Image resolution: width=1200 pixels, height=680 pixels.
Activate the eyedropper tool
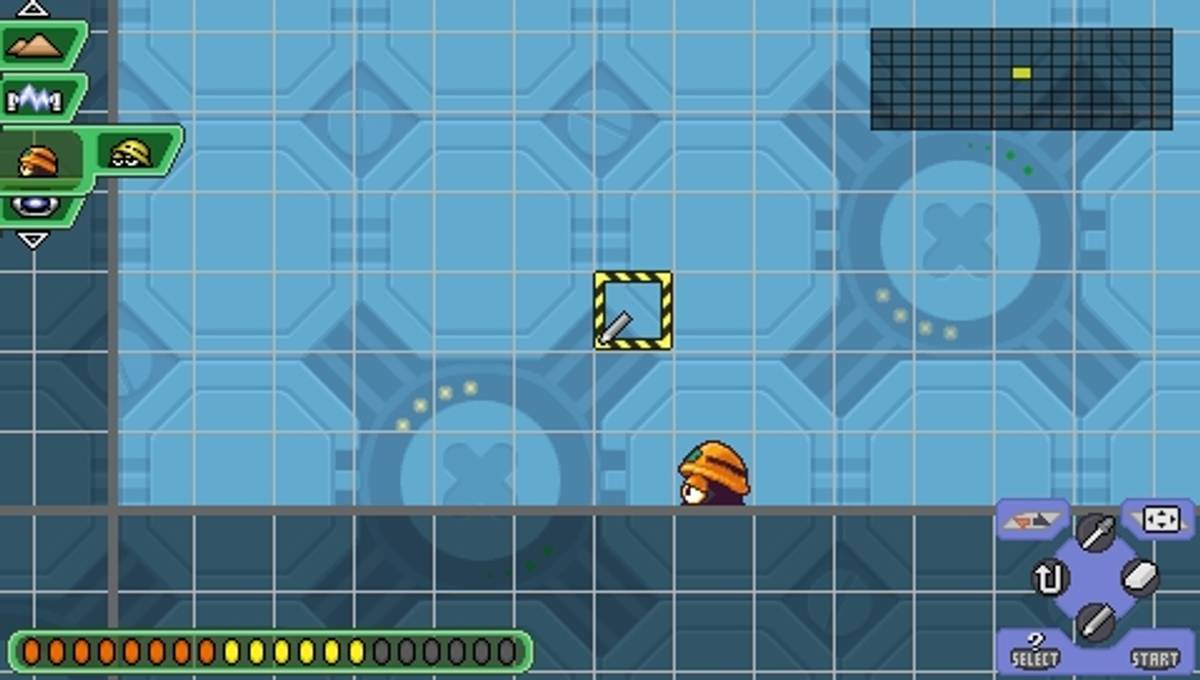pyautogui.click(x=1095, y=531)
